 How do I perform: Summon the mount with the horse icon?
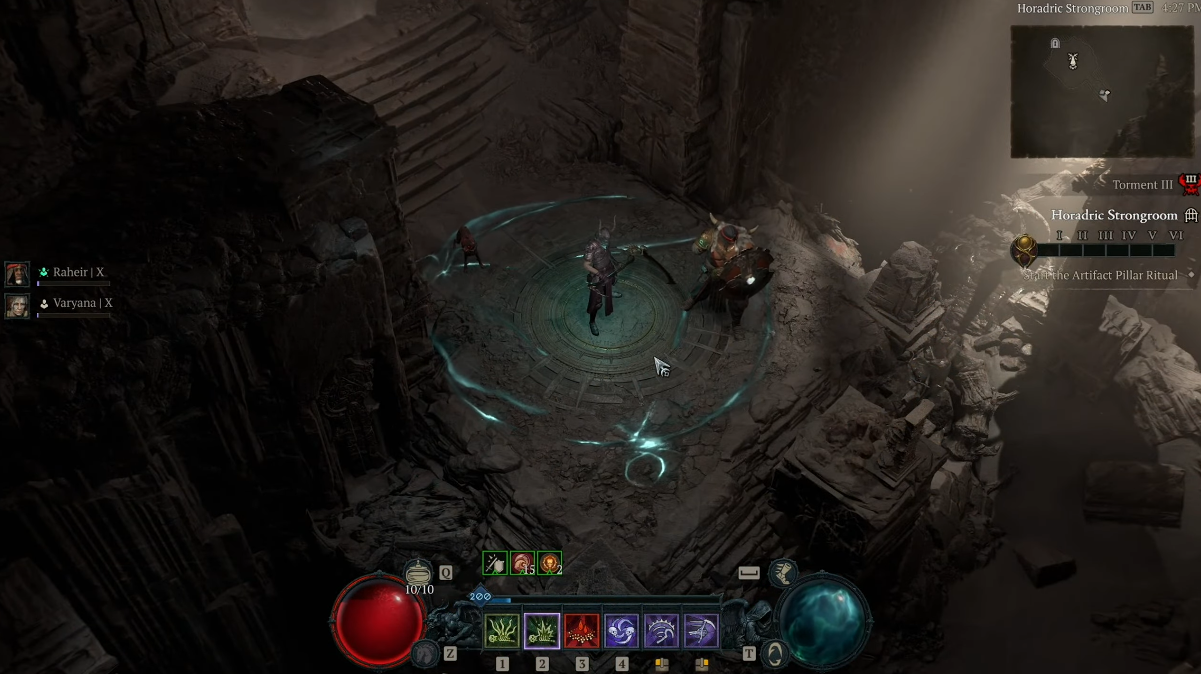tap(424, 653)
